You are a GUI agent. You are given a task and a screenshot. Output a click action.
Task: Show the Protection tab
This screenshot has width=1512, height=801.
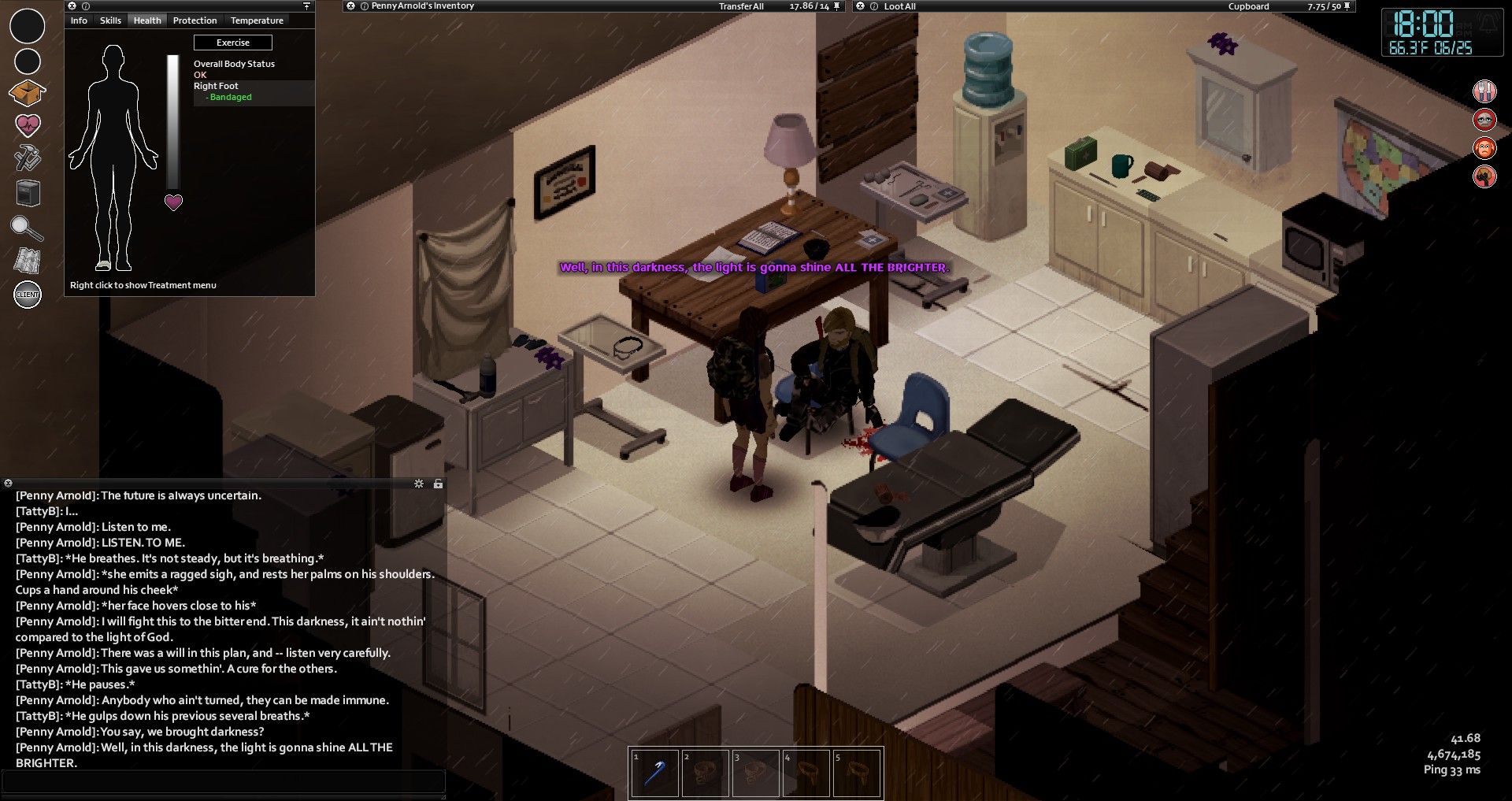195,20
